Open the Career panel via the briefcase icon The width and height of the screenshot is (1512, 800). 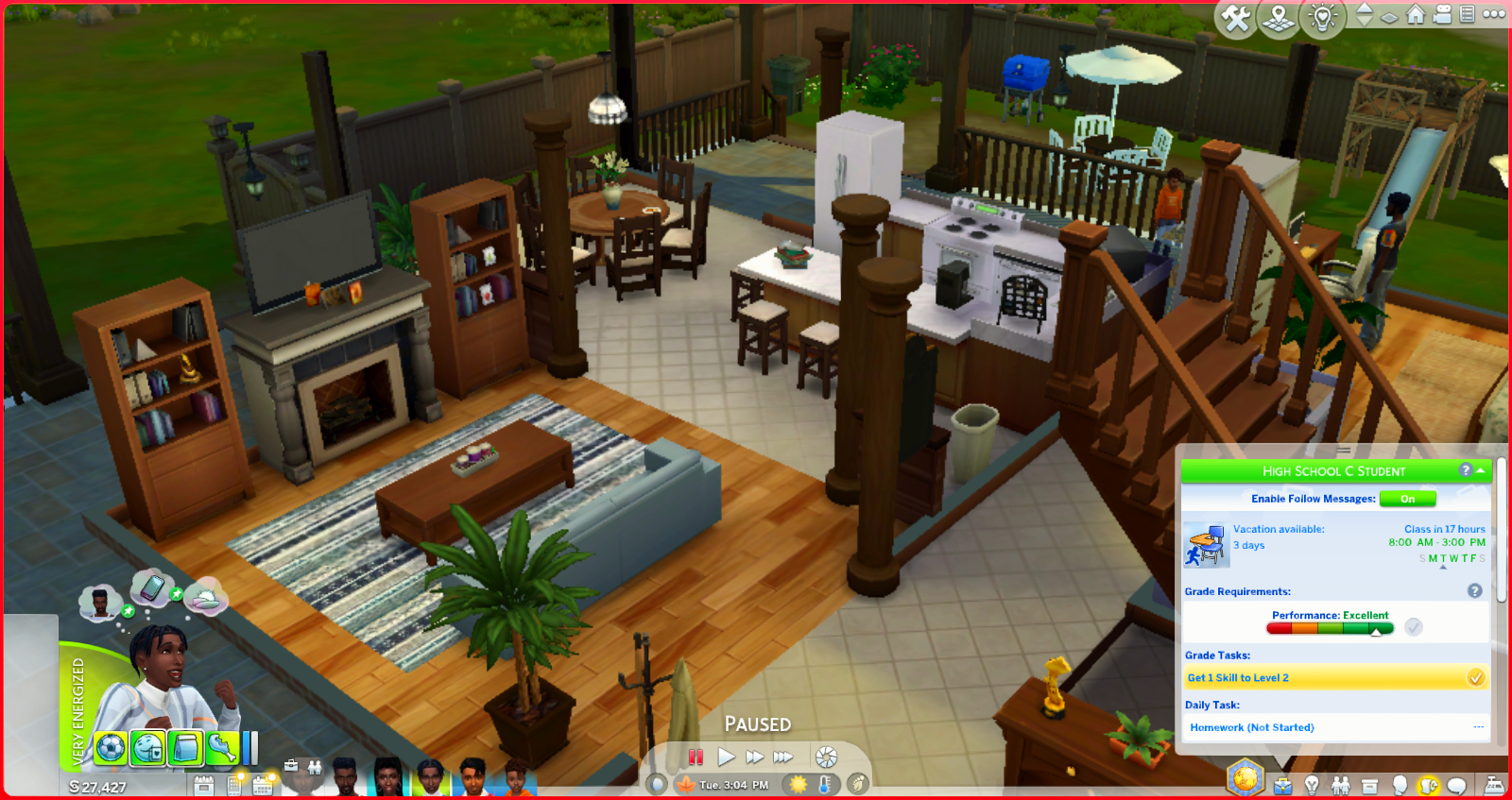pos(1282,785)
